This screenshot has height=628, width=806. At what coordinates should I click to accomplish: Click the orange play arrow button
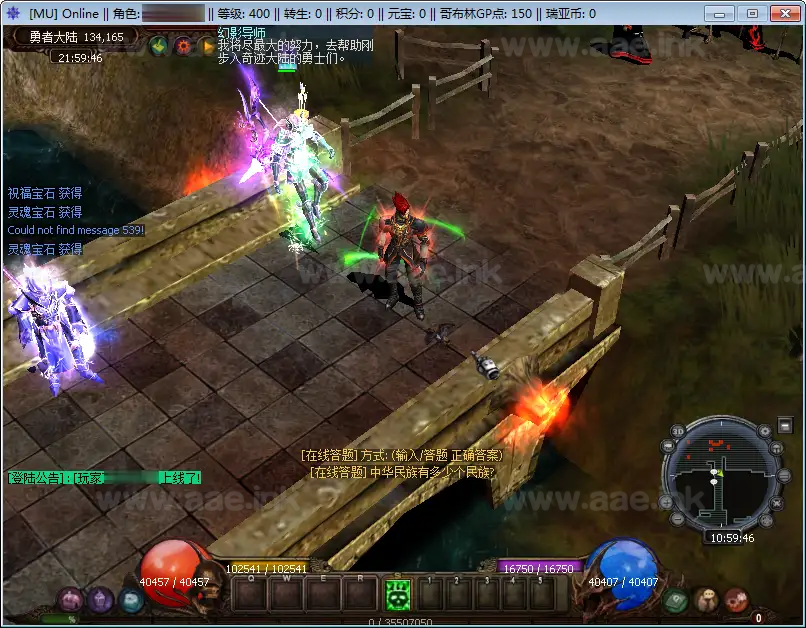(207, 45)
